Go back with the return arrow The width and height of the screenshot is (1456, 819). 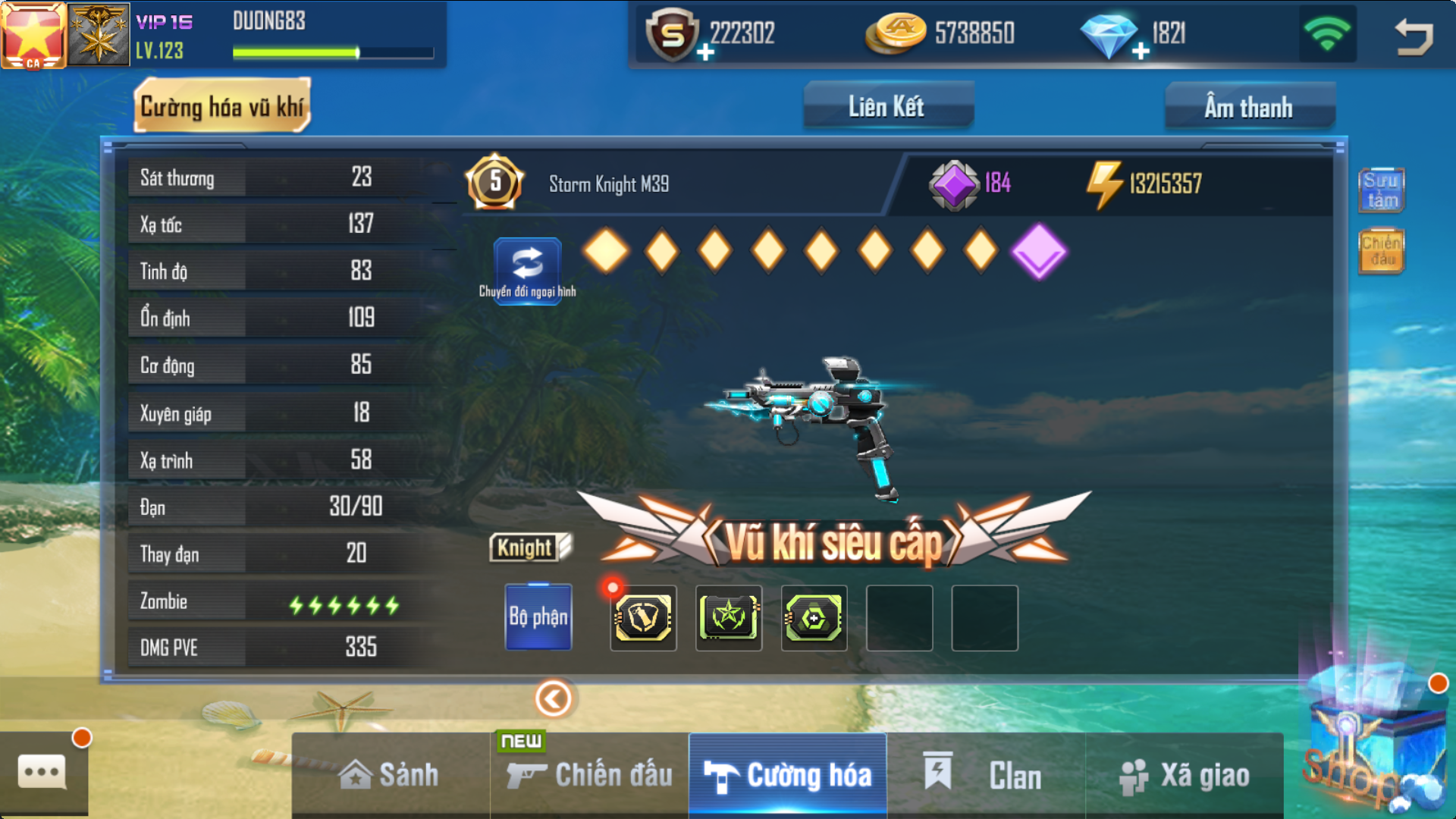[1414, 36]
